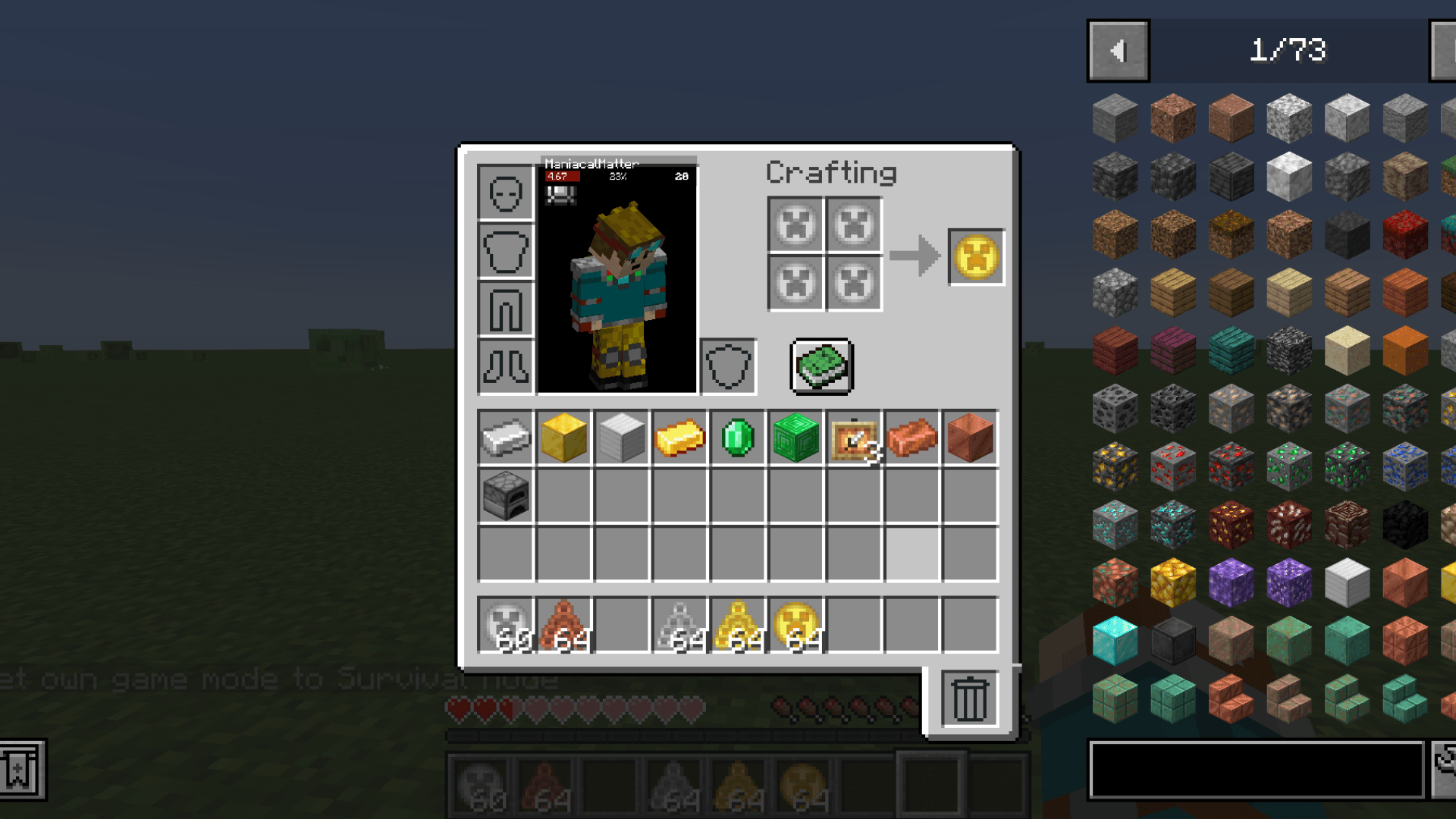This screenshot has height=819, width=1456.
Task: Select the diamond block in the JEI list
Action: click(1115, 641)
